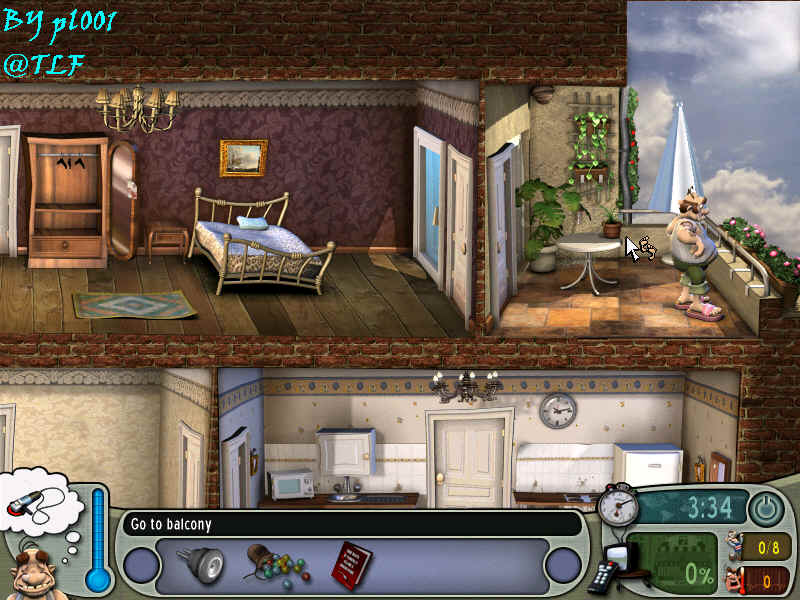Pick the red book from inventory
The height and width of the screenshot is (600, 800).
351,563
